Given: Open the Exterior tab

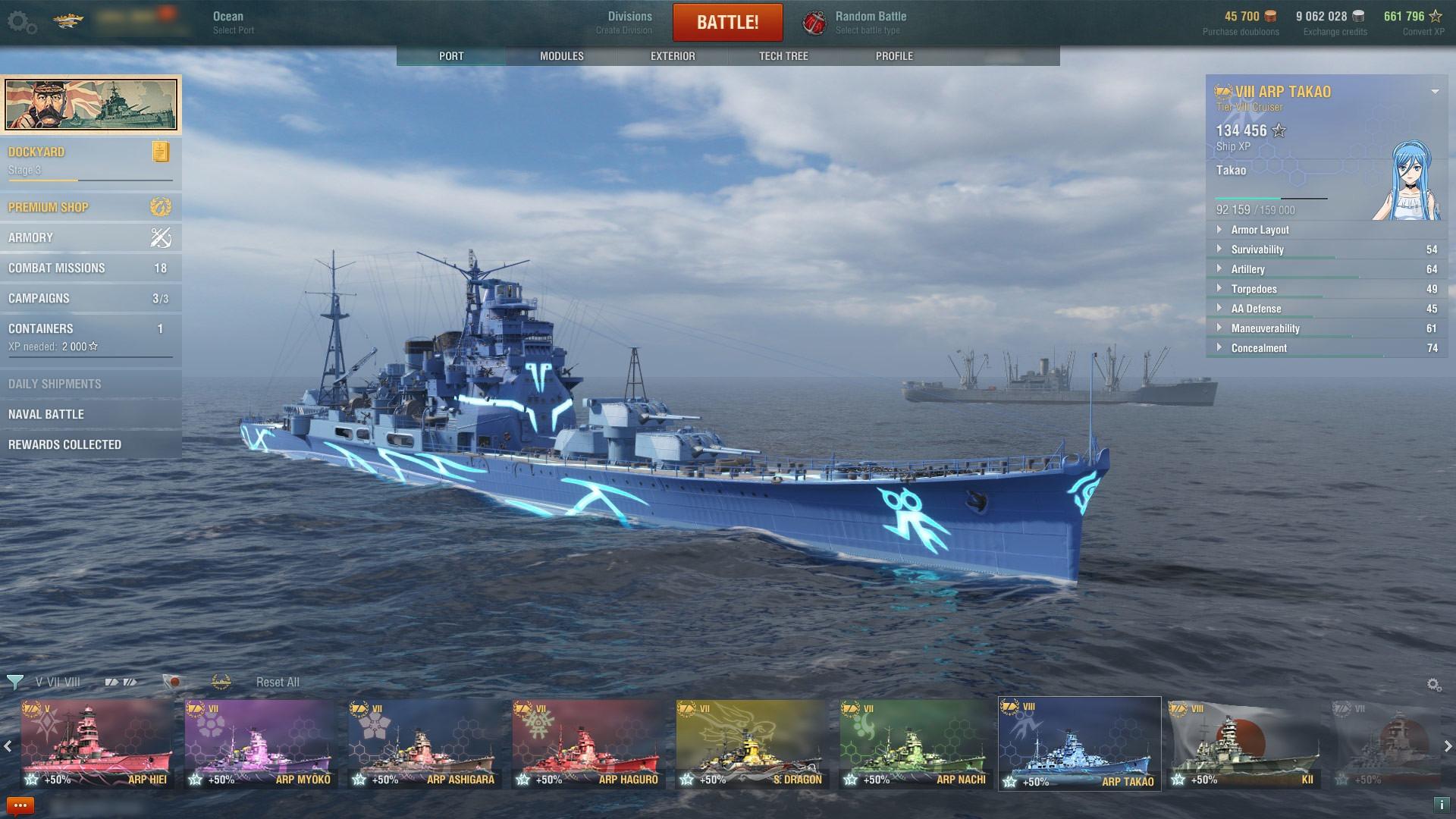Looking at the screenshot, I should 673,56.
